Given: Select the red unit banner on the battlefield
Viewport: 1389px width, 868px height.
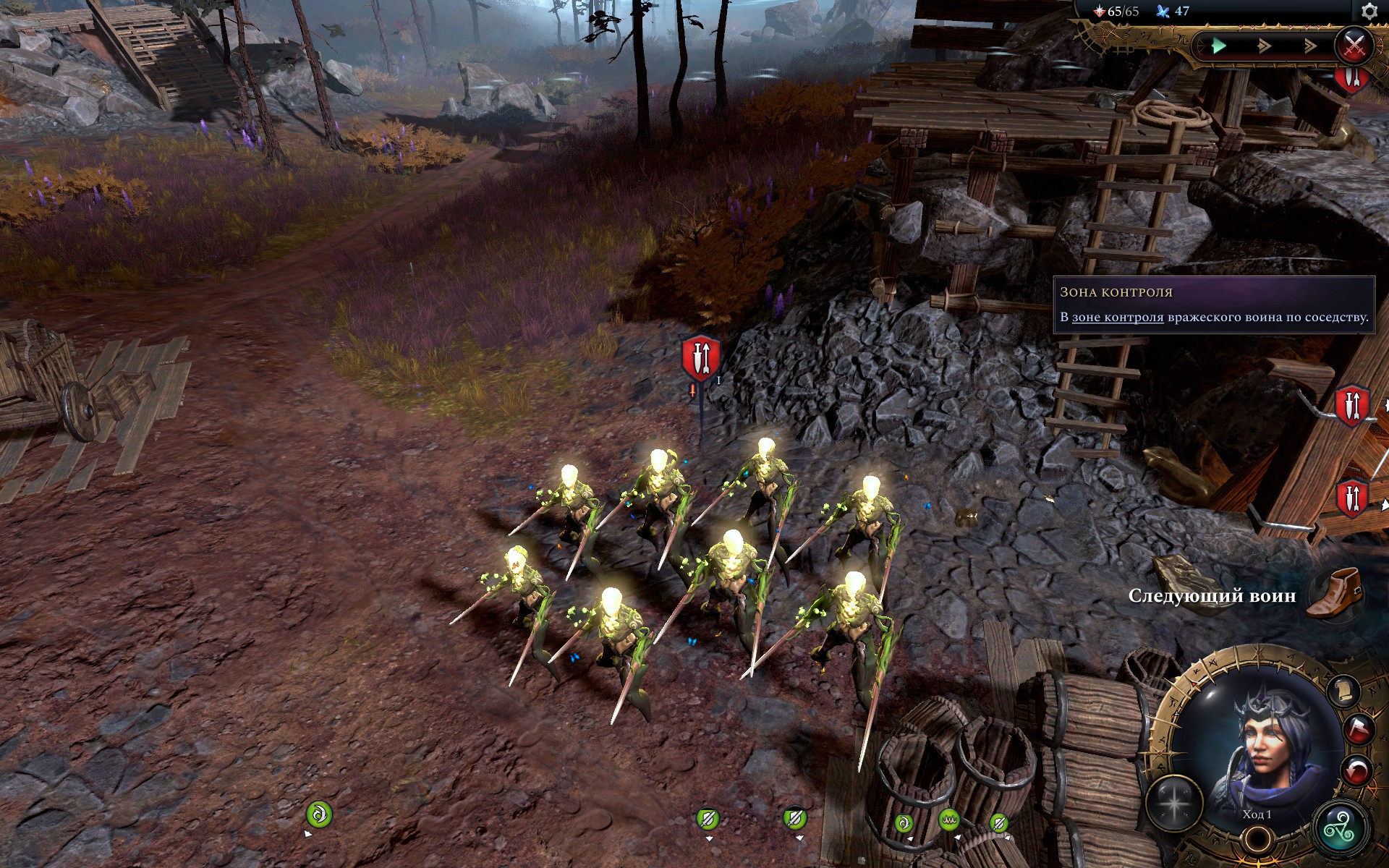Looking at the screenshot, I should (699, 356).
